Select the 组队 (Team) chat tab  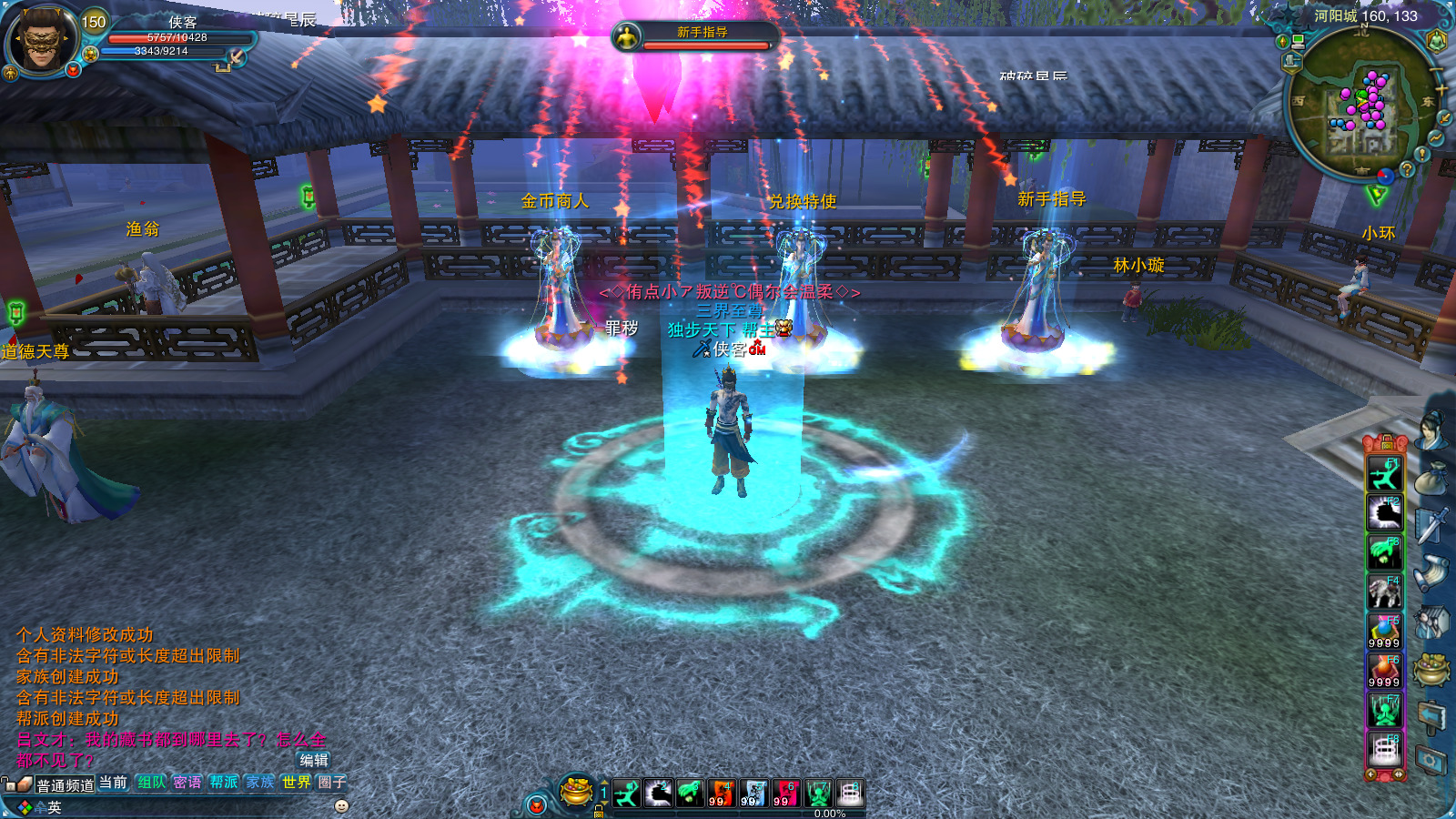pos(151,783)
